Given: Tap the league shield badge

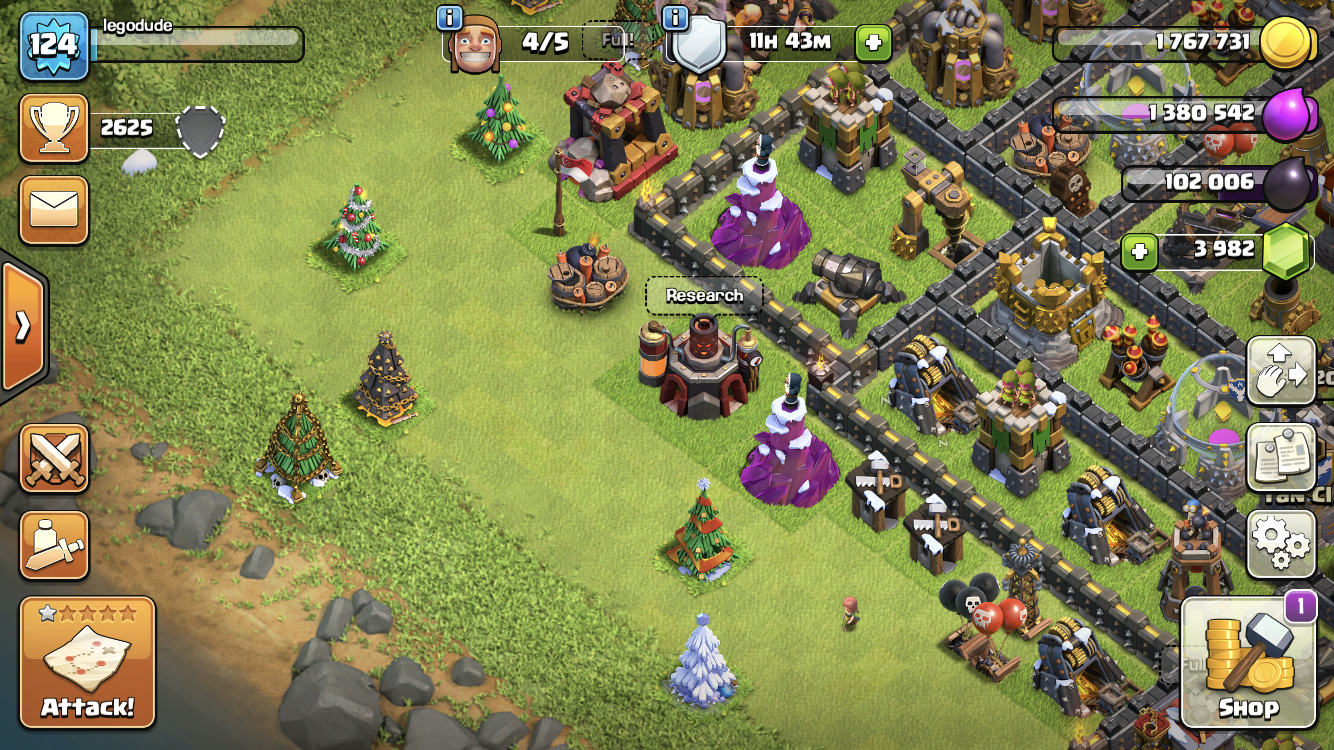Looking at the screenshot, I should (x=200, y=130).
